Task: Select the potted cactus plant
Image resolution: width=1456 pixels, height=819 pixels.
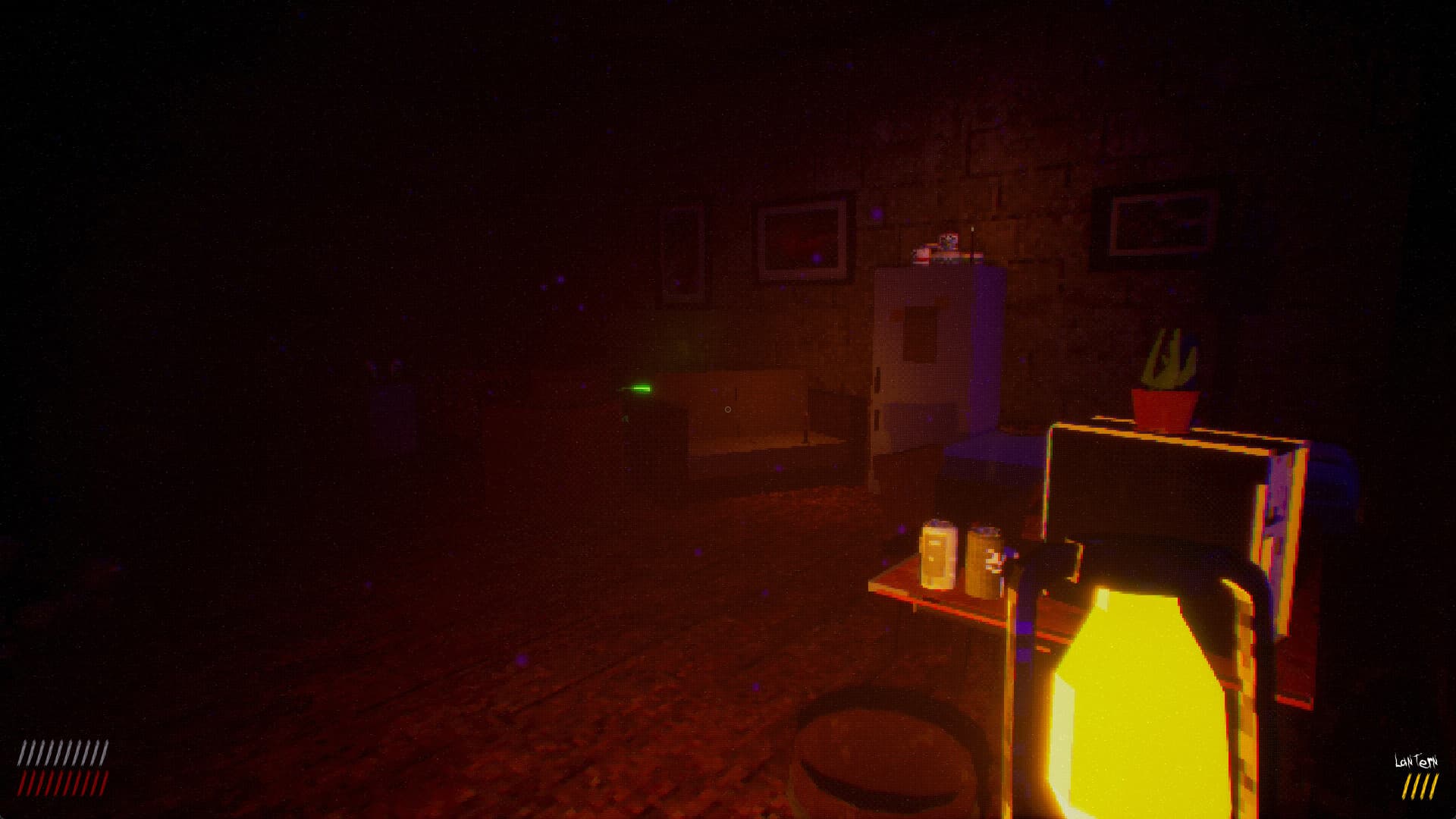Action: pos(1168,372)
